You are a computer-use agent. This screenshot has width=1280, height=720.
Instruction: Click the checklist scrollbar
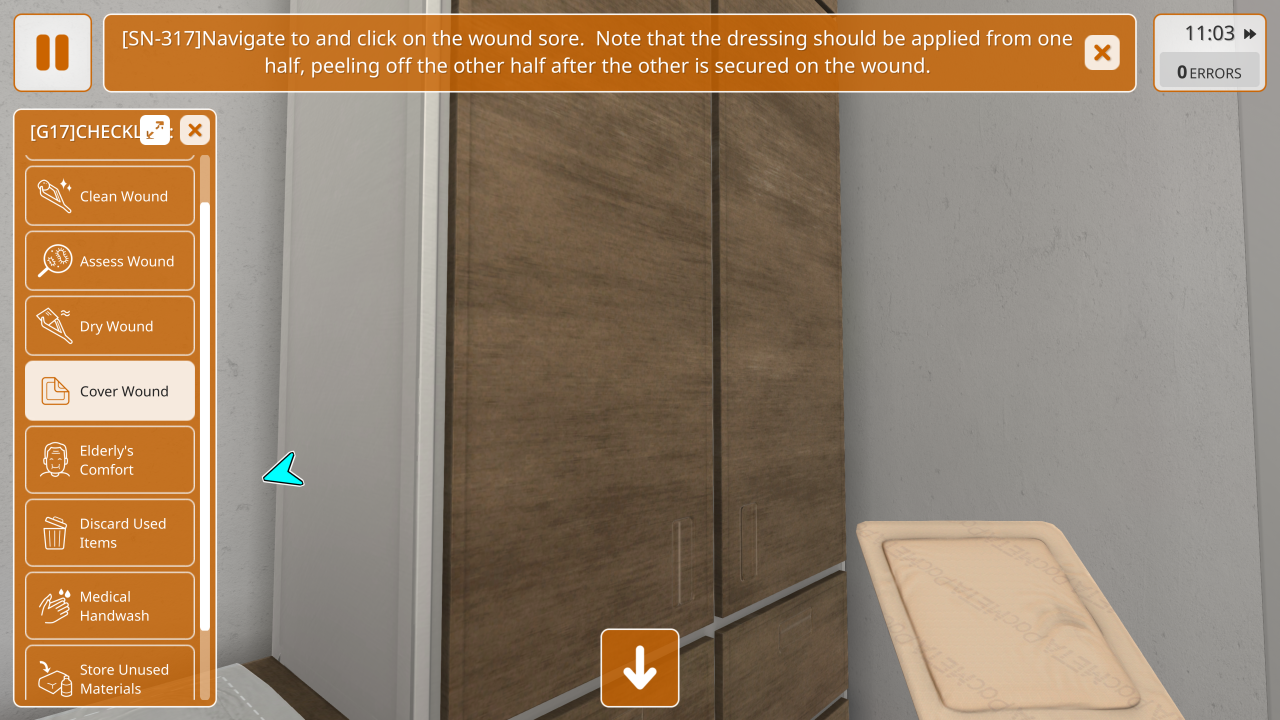pos(205,415)
